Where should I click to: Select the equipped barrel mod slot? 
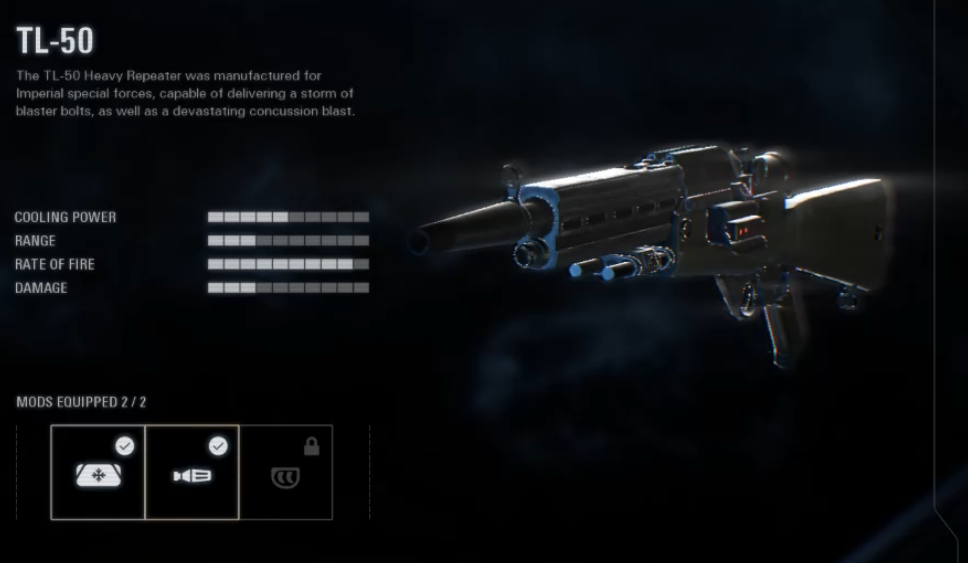click(x=192, y=472)
